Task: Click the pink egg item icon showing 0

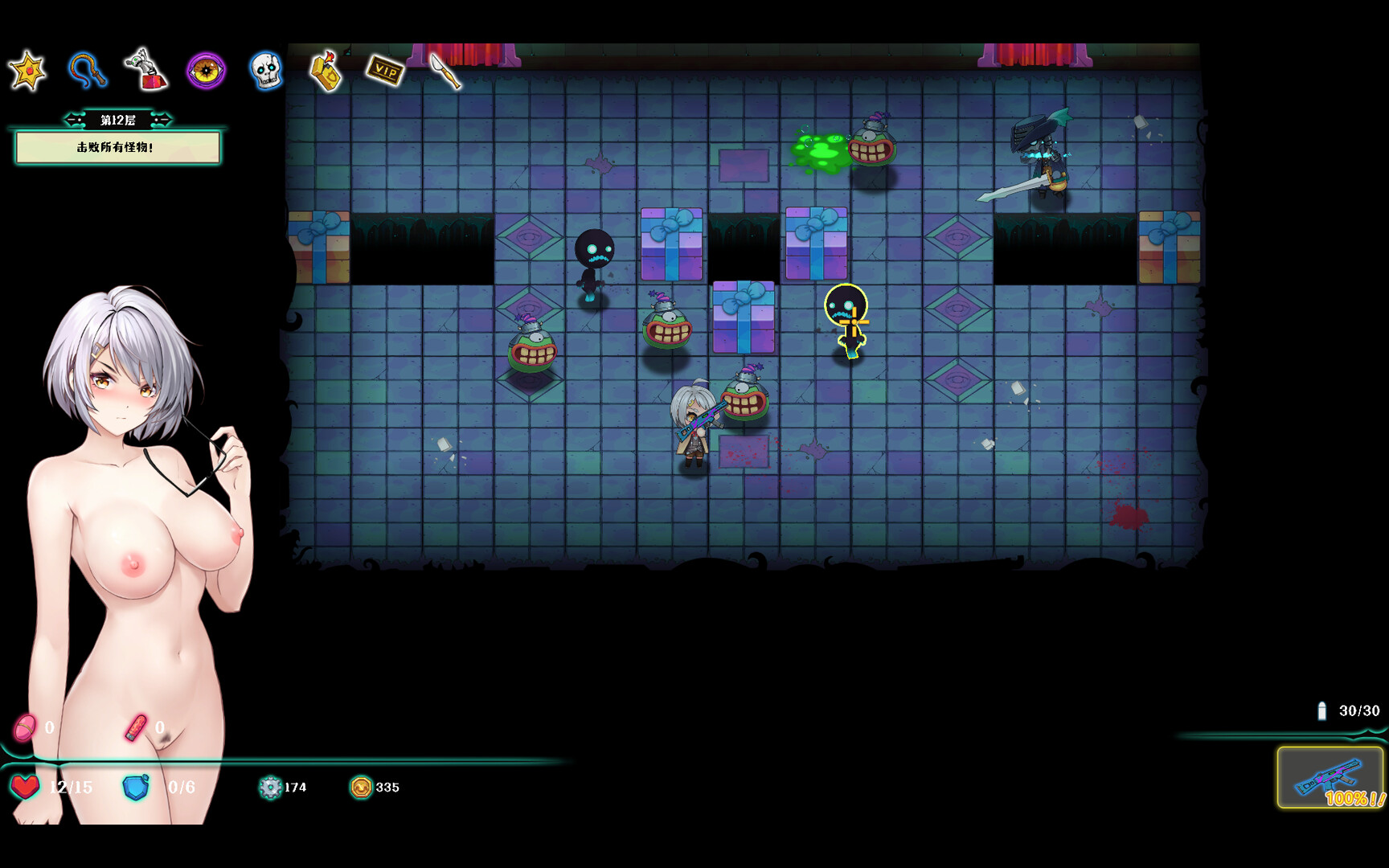Action: pyautogui.click(x=25, y=725)
